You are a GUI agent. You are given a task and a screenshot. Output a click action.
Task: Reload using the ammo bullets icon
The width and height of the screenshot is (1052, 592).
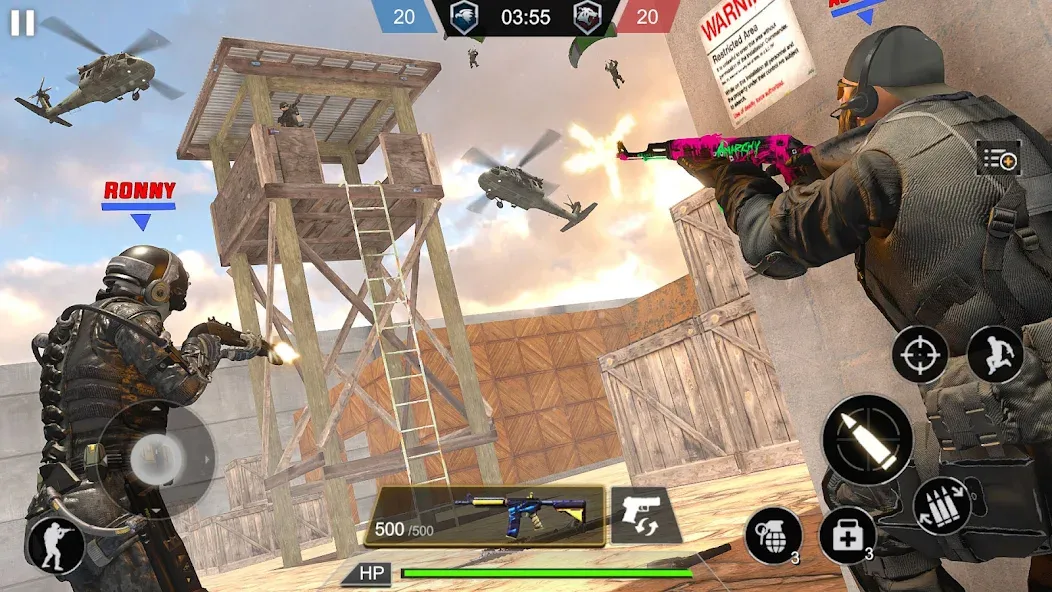[941, 505]
